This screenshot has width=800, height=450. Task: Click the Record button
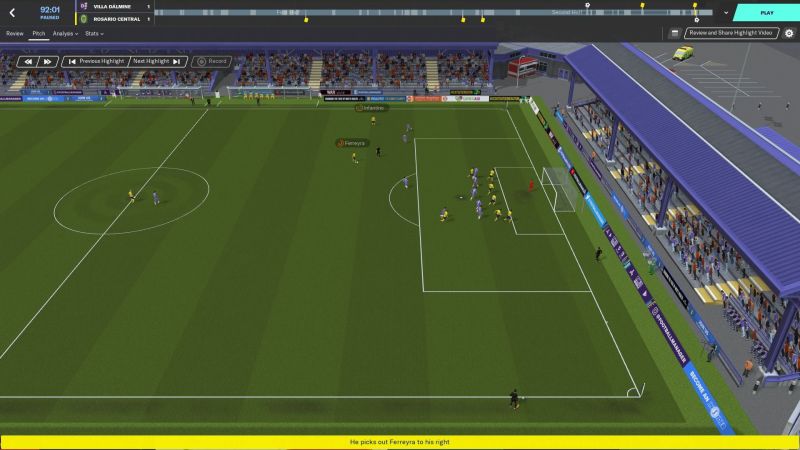pyautogui.click(x=212, y=61)
